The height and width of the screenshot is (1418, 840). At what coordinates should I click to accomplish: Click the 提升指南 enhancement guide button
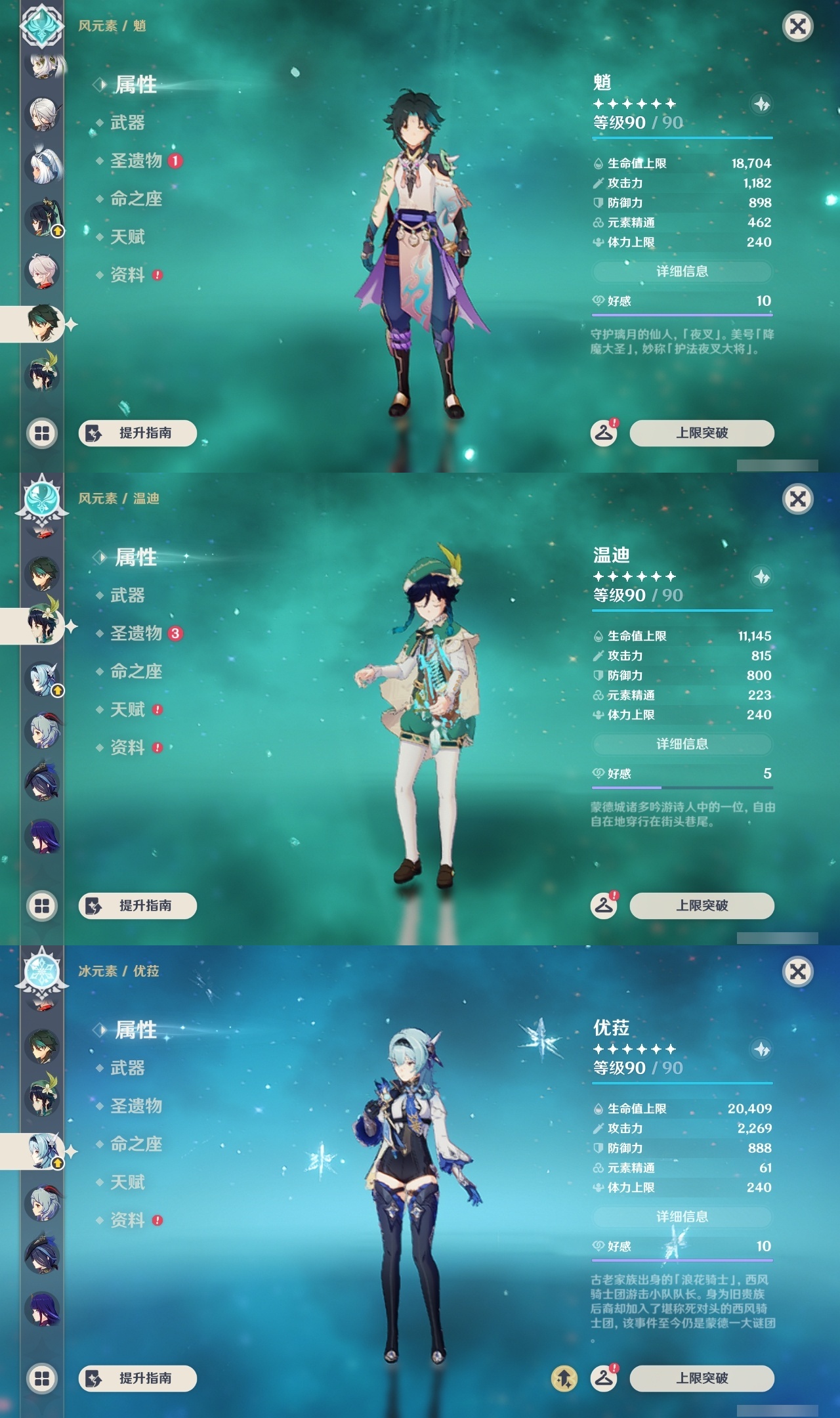click(x=137, y=433)
